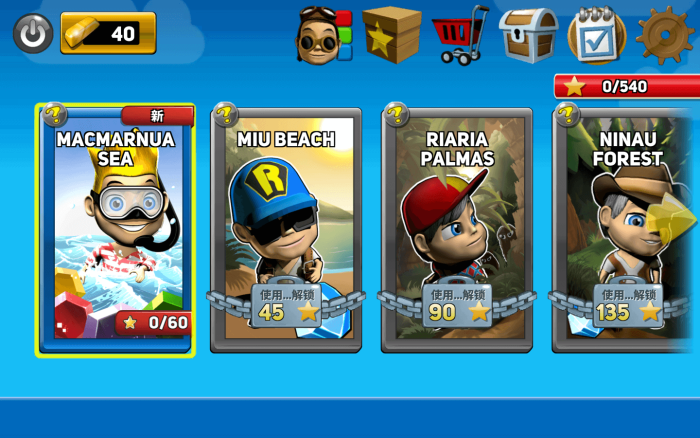The width and height of the screenshot is (700, 438).
Task: Click the question mark on Ninau Forest
Action: coord(568,115)
